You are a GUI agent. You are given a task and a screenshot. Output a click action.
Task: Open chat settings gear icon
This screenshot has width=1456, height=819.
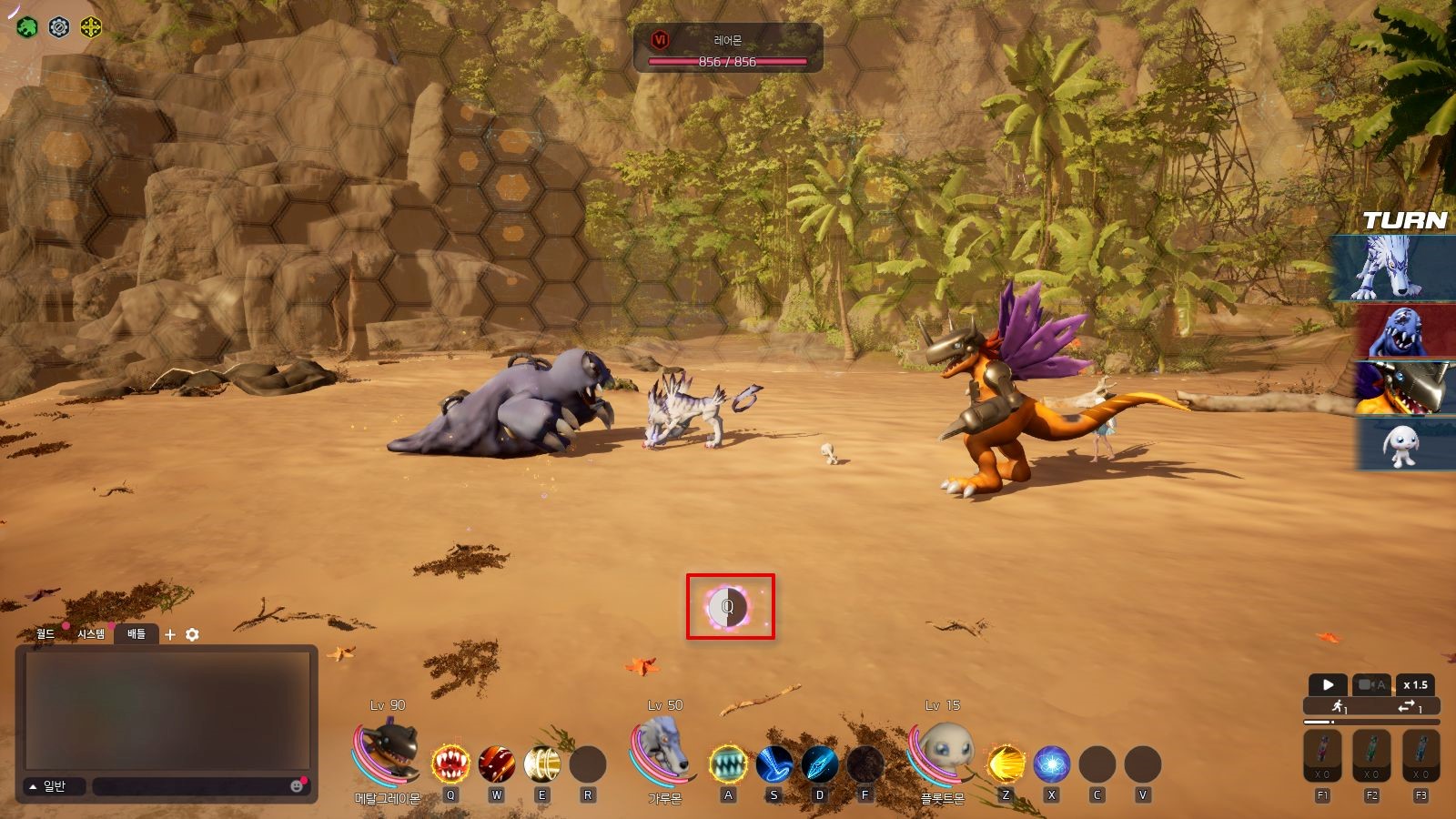pos(192,634)
